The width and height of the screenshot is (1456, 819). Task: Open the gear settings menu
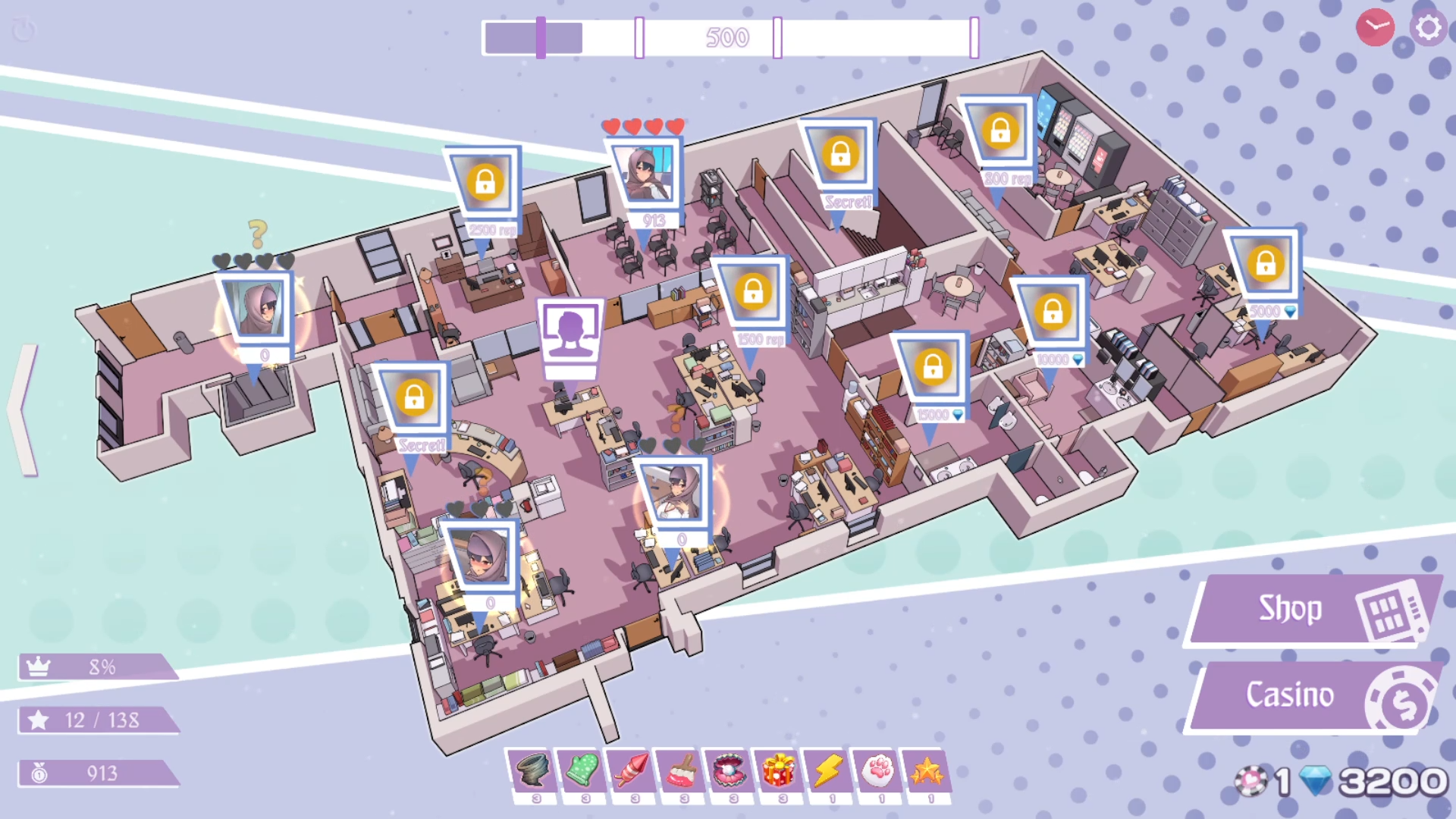click(1428, 28)
